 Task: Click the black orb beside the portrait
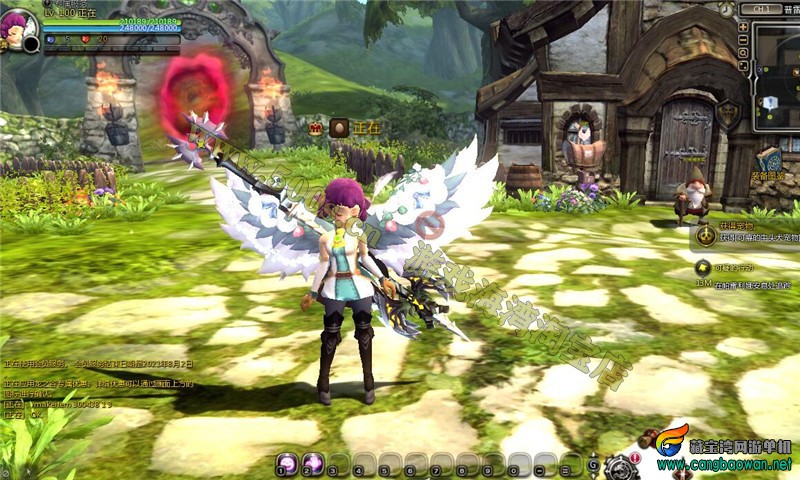31,44
